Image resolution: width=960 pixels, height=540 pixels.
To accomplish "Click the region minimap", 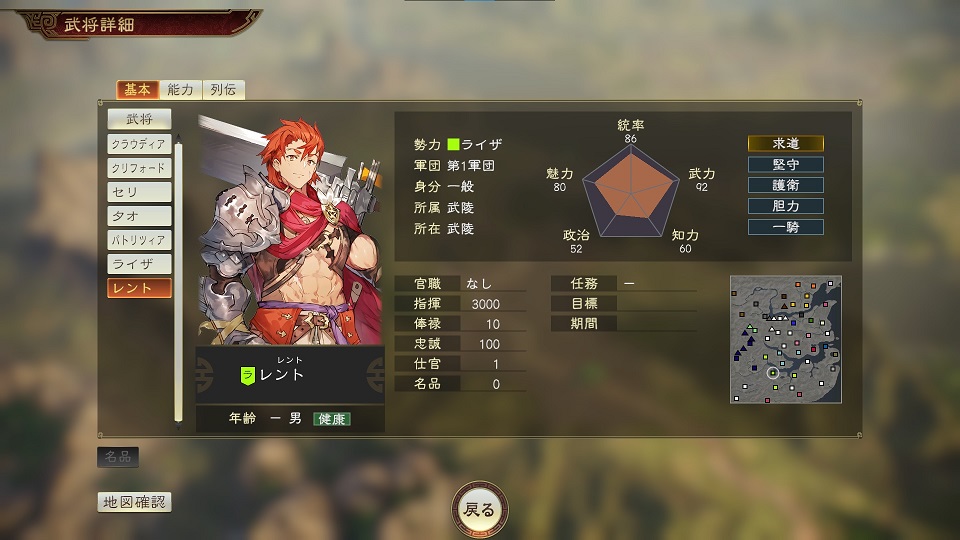I will pos(785,339).
